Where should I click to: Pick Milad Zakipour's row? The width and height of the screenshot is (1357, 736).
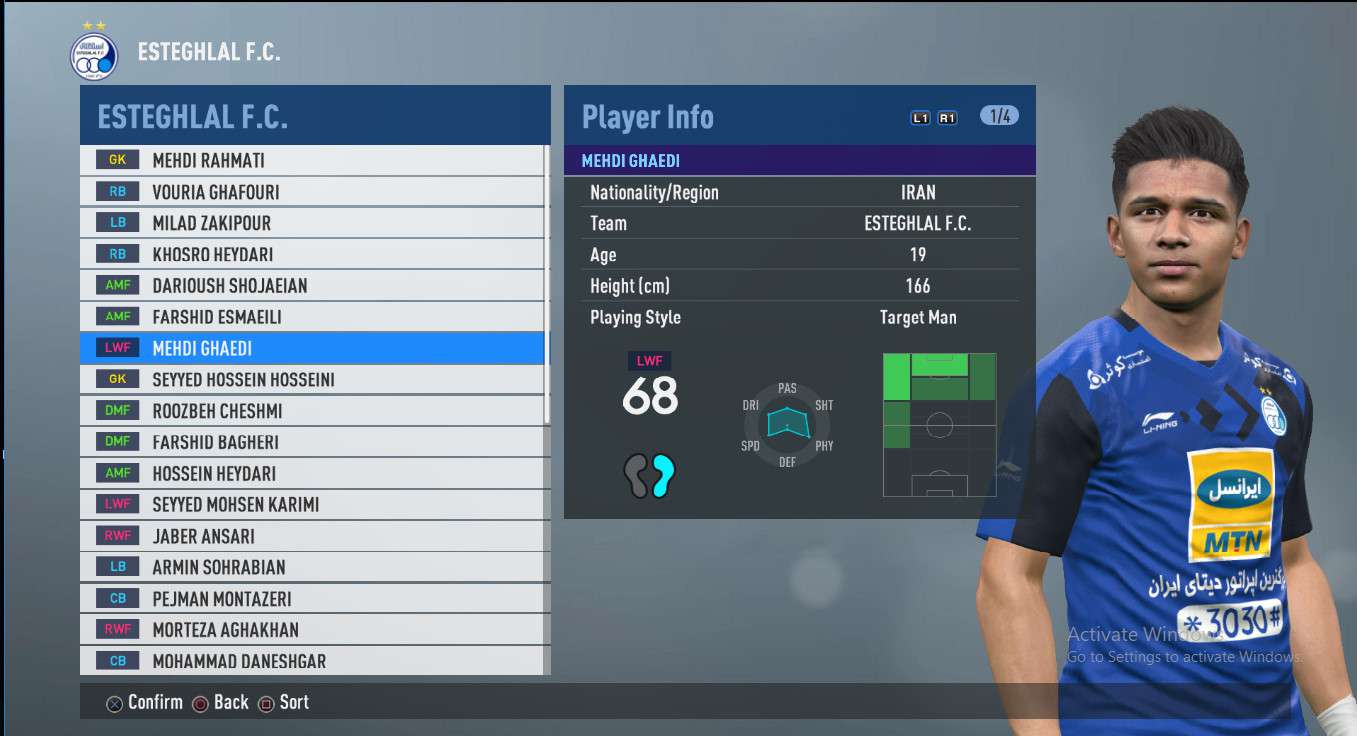[312, 223]
